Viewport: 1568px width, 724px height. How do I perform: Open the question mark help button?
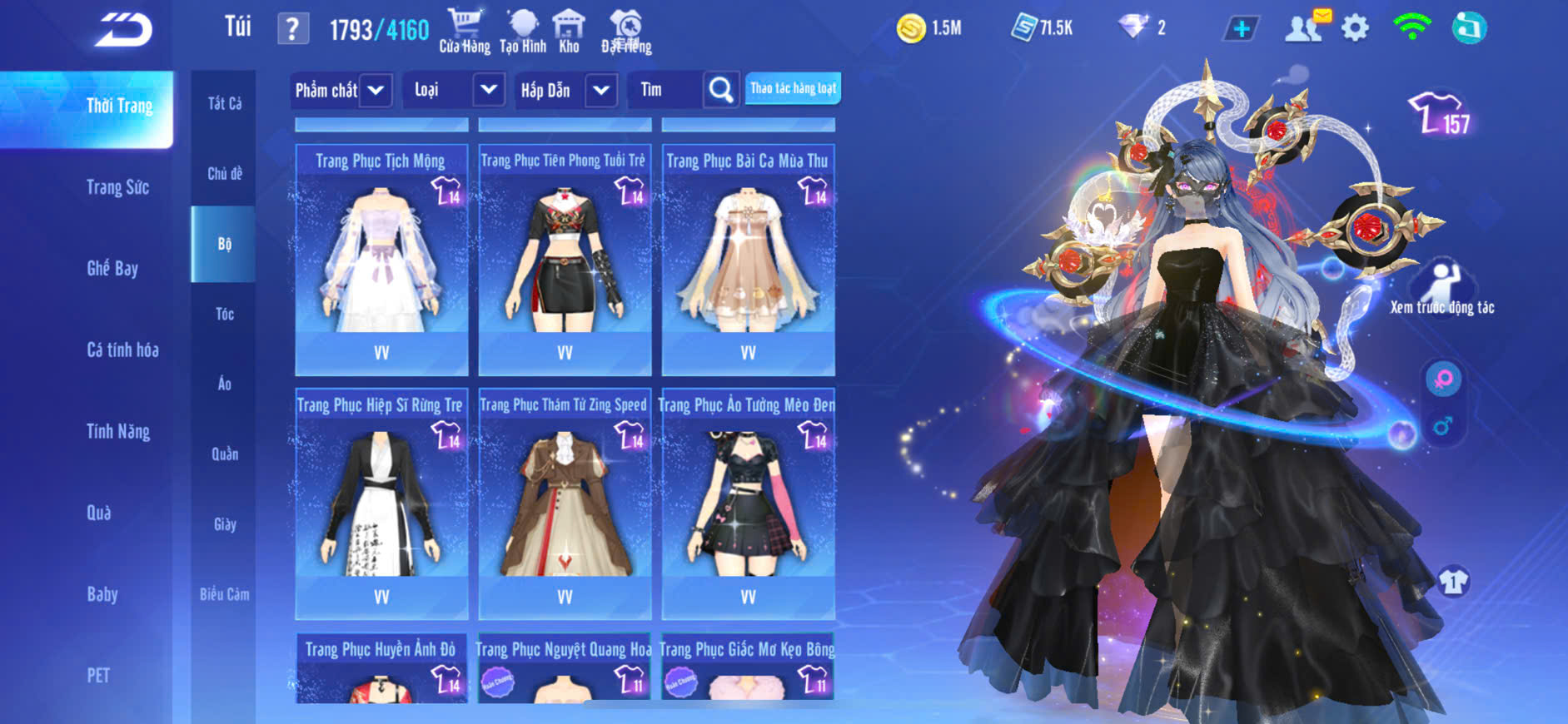click(292, 30)
